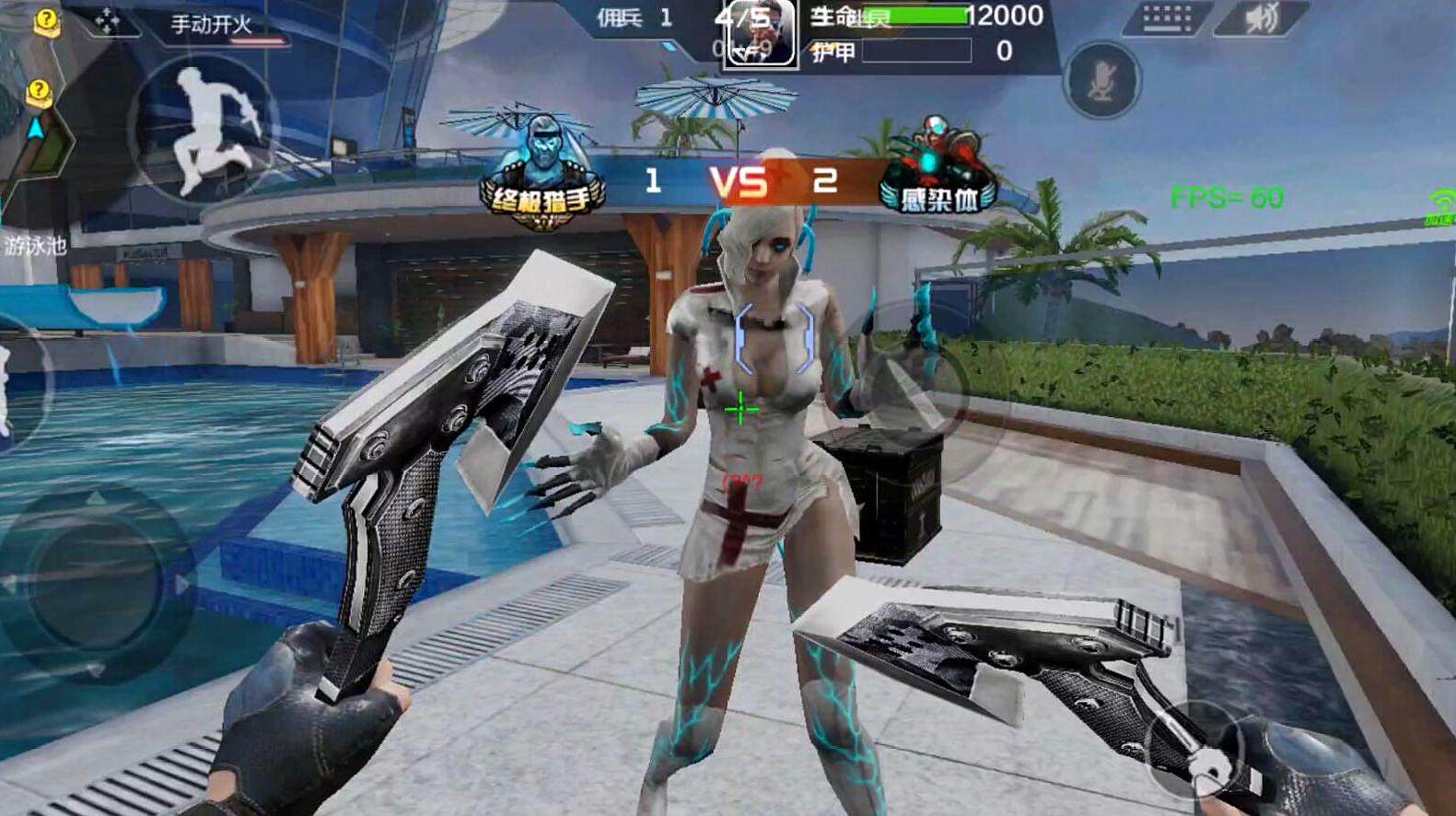Tap the virtual movement joystick
Image resolution: width=1456 pixels, height=816 pixels.
[95, 583]
